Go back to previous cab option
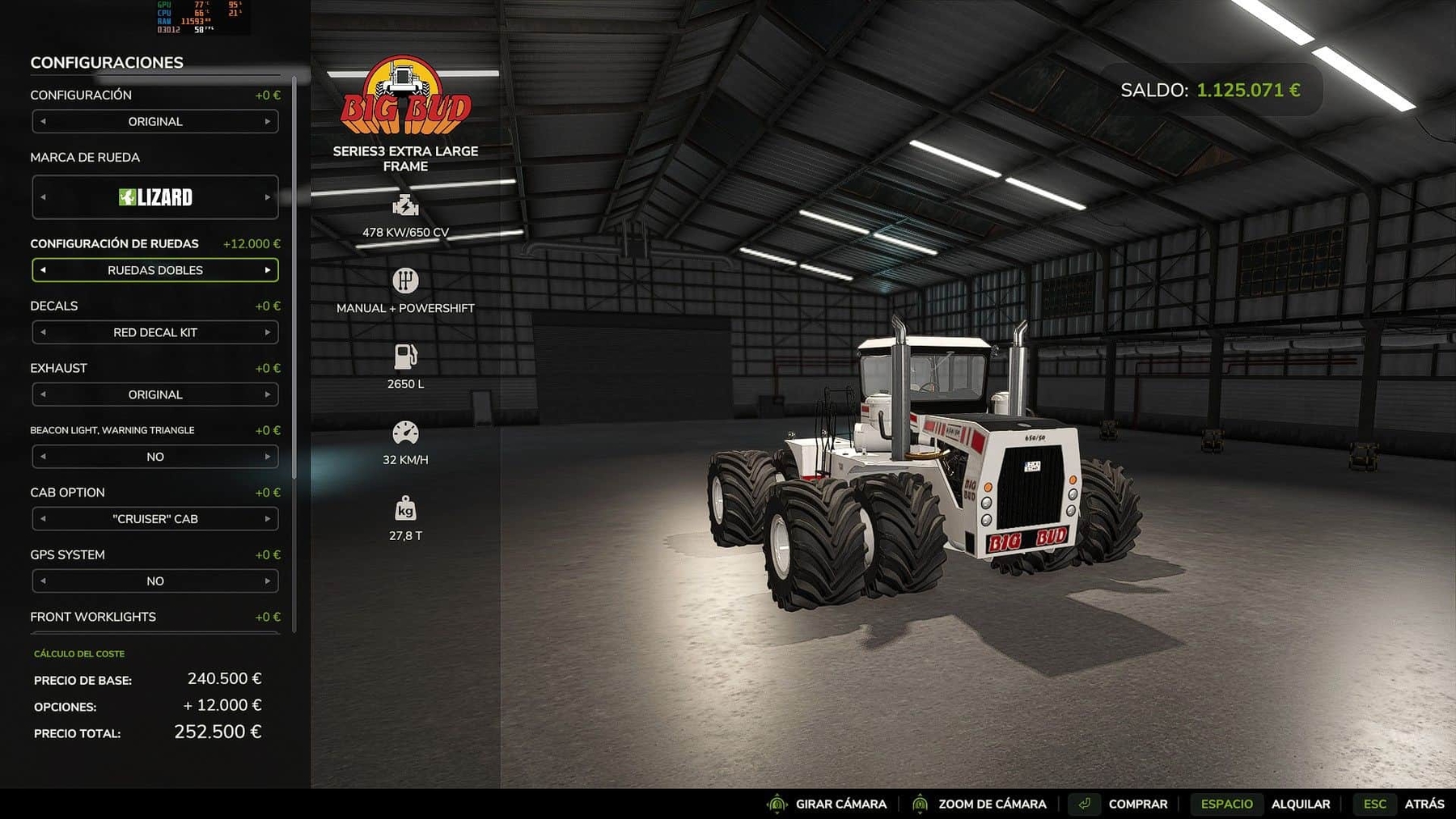This screenshot has height=819, width=1456. tap(43, 519)
